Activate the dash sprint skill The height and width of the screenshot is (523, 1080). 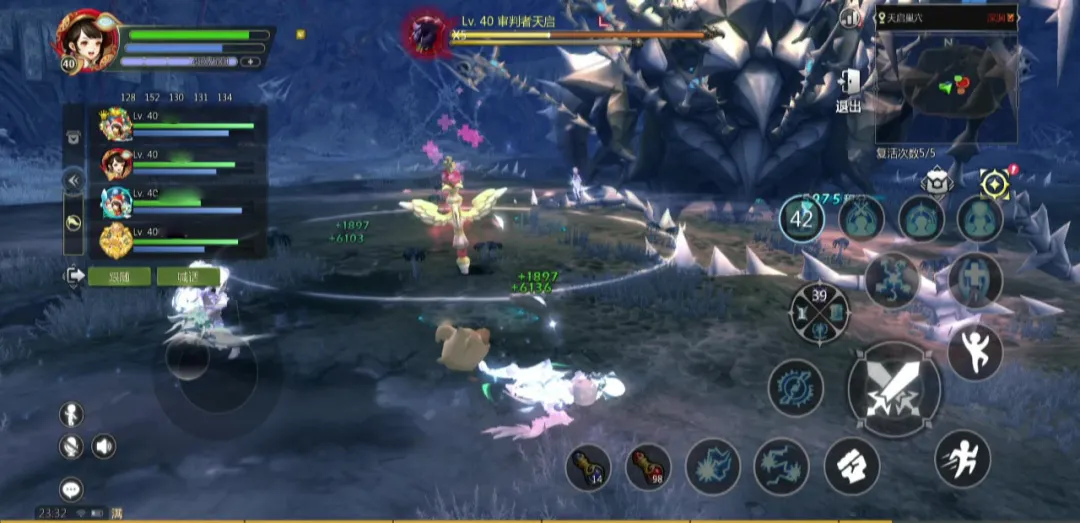(962, 458)
